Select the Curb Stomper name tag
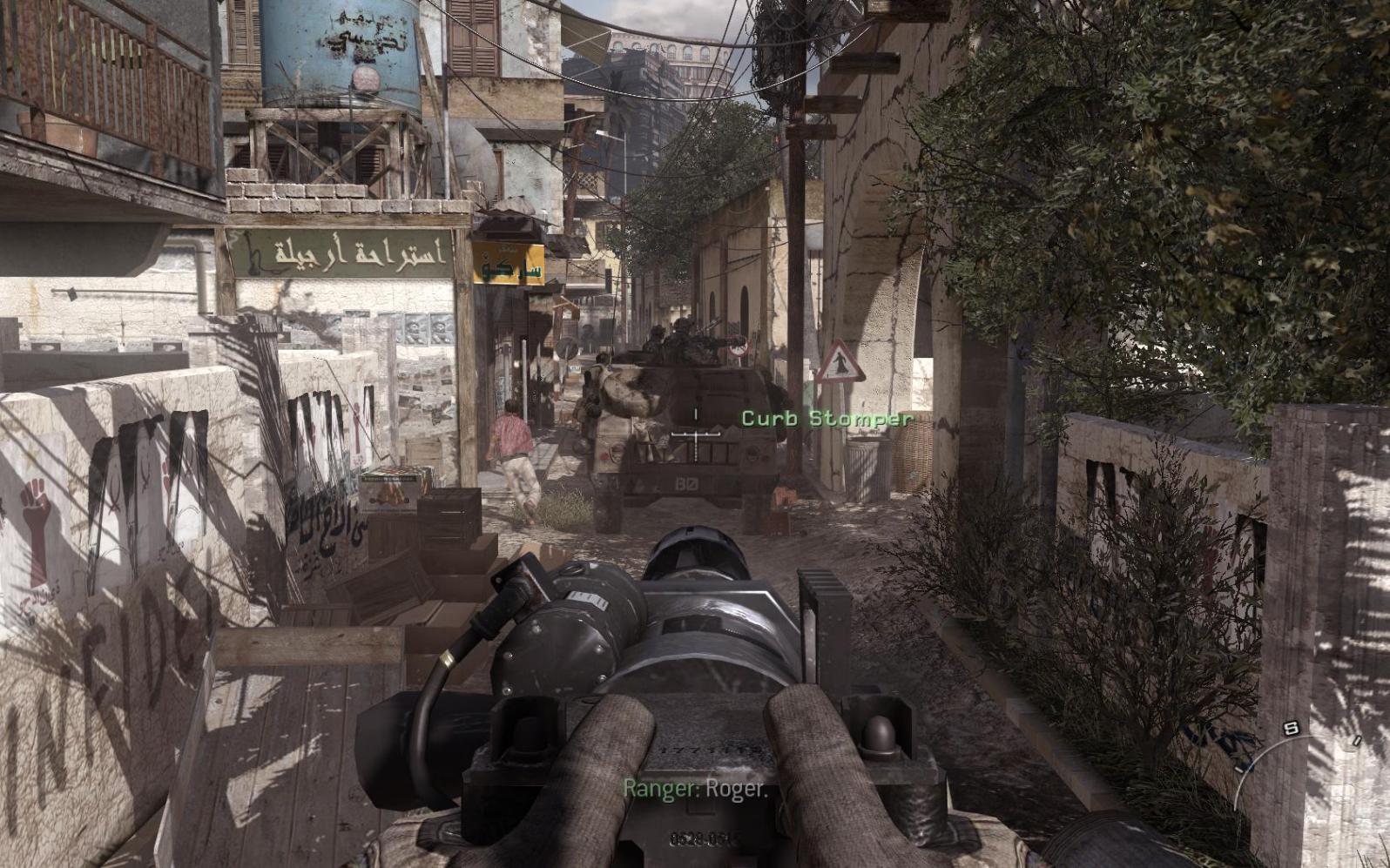 pyautogui.click(x=827, y=419)
